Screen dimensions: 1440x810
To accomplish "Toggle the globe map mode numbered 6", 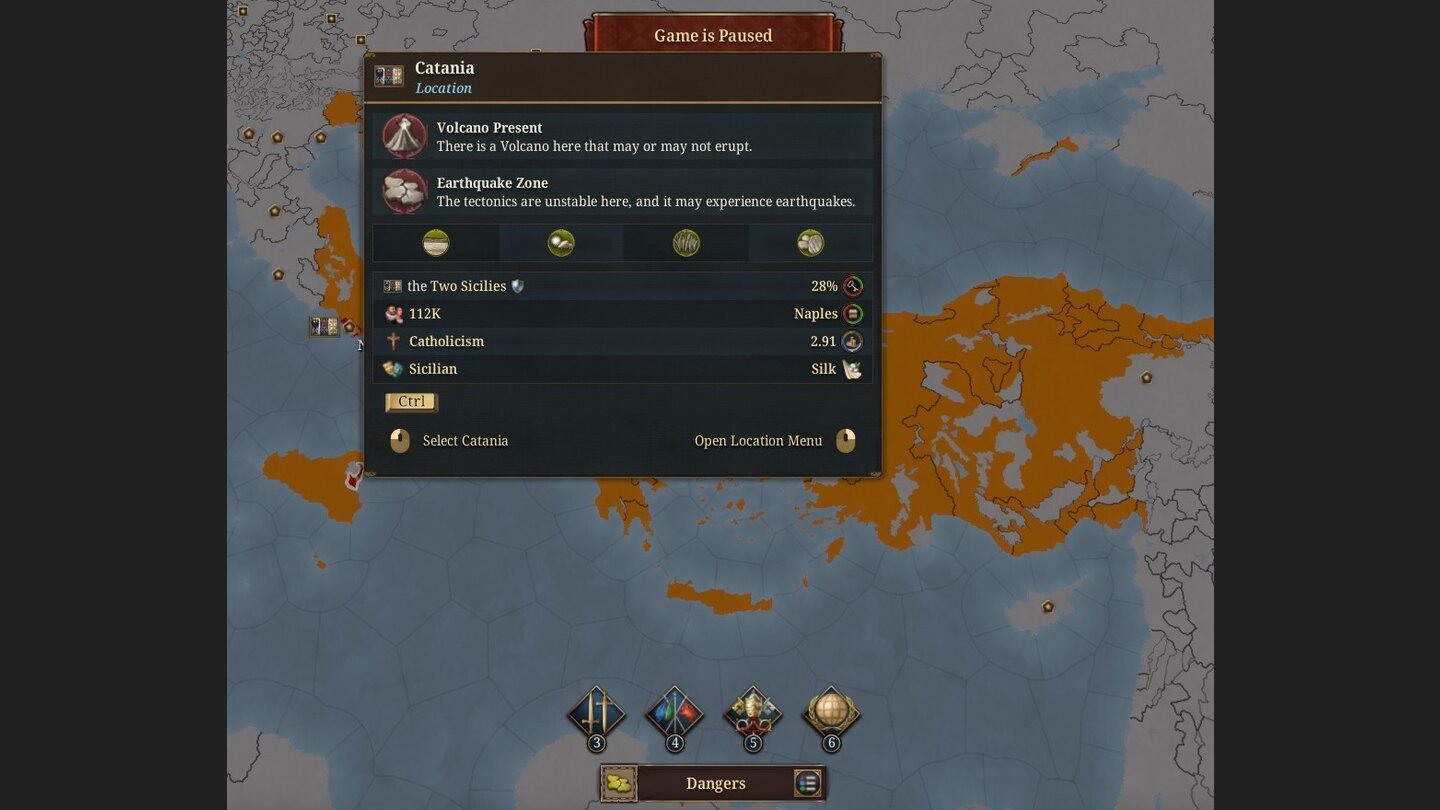I will [x=831, y=713].
